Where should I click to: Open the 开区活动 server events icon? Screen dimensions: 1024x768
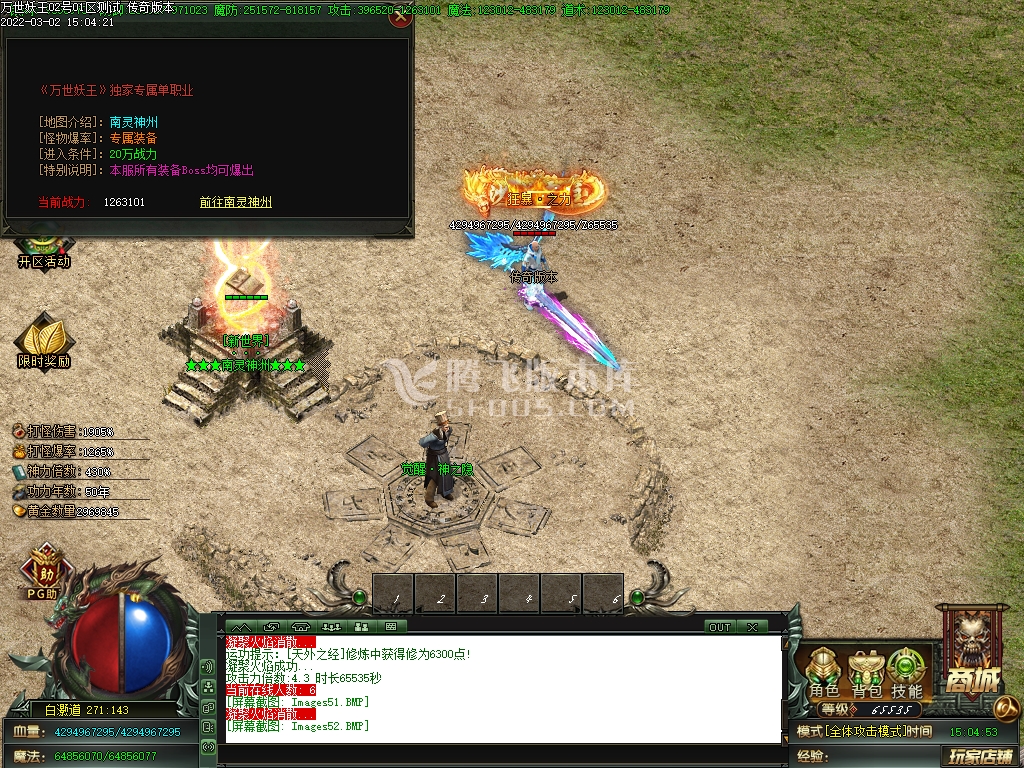point(44,252)
